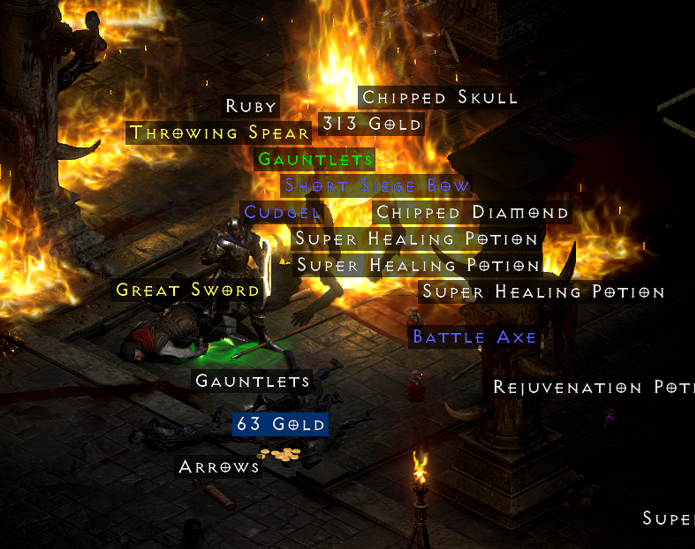
Task: Select the white Gauntlets label
Action: [252, 381]
